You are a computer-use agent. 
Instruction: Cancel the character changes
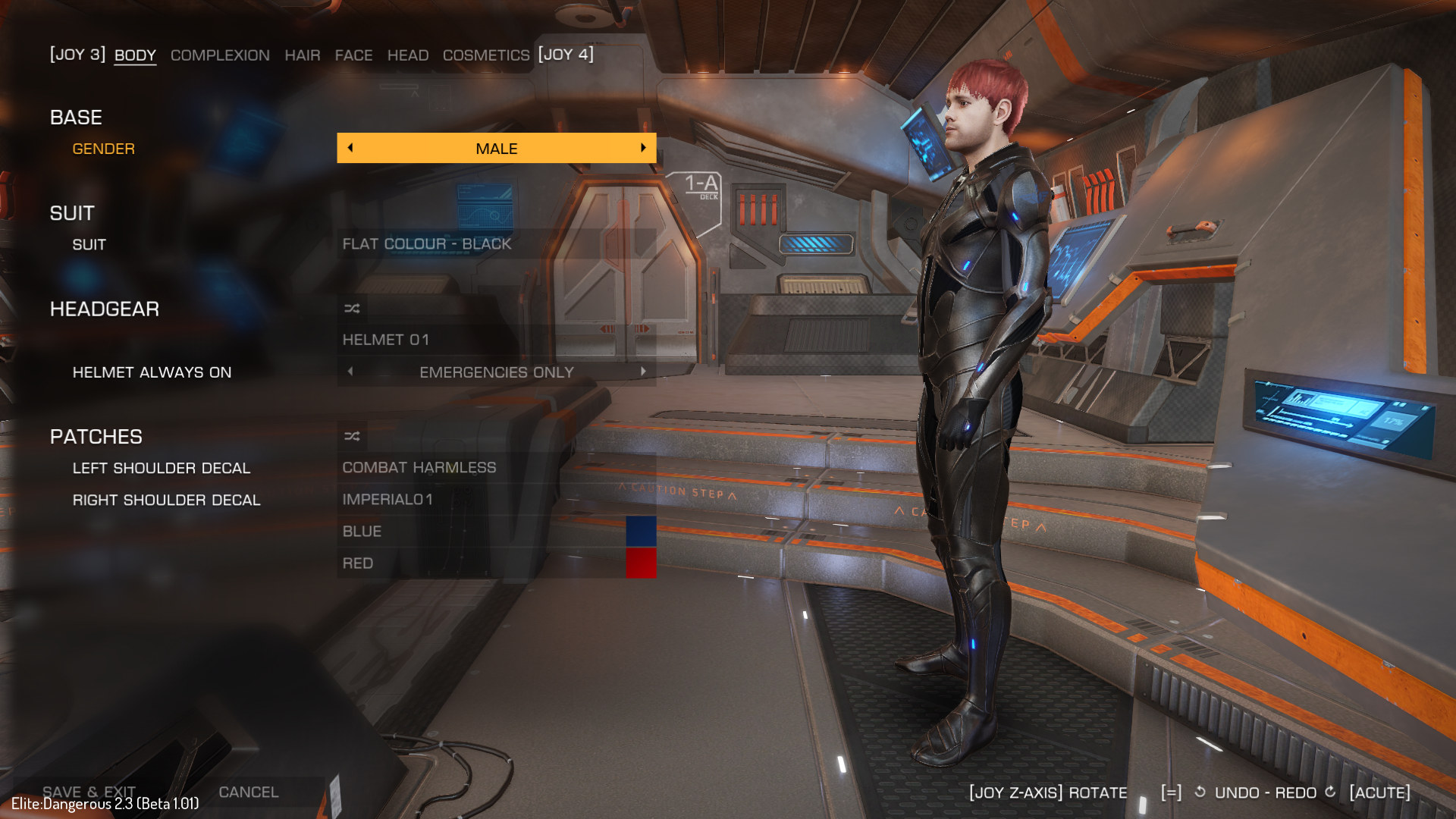tap(249, 792)
